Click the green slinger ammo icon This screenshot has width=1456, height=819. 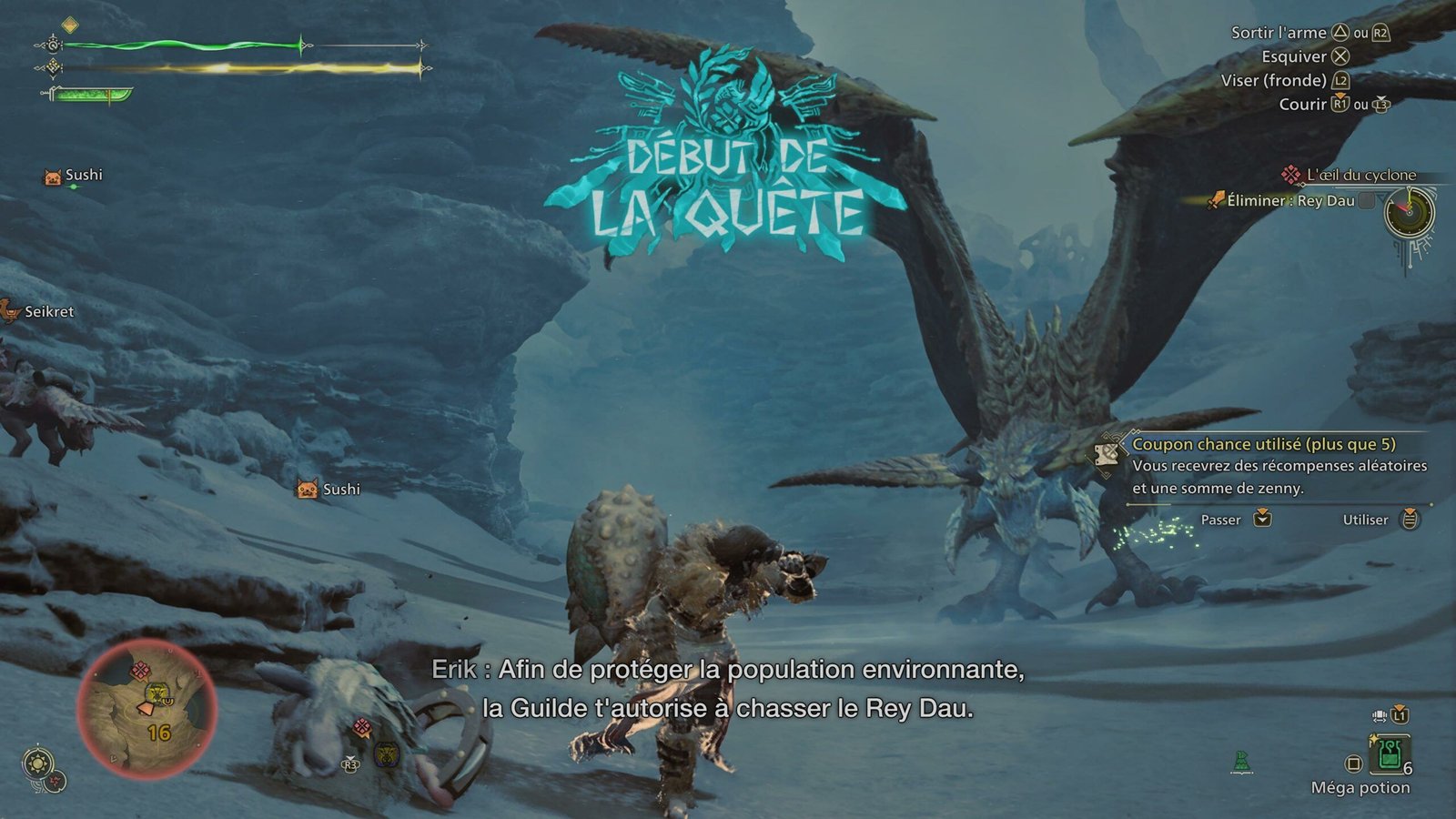[1241, 762]
